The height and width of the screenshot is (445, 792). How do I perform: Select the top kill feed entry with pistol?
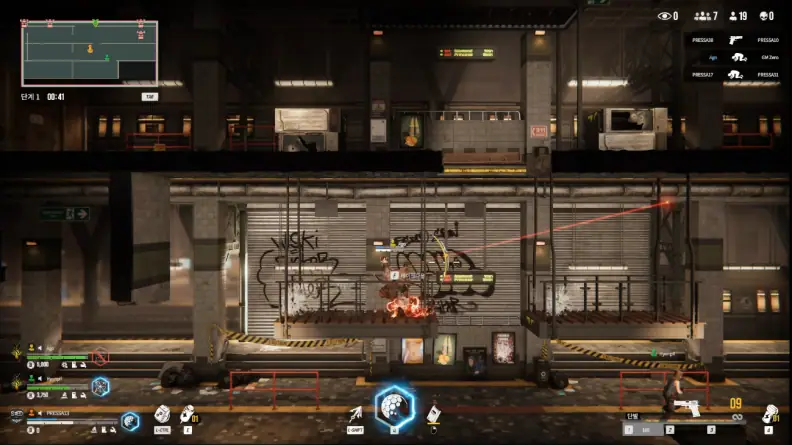pos(735,40)
